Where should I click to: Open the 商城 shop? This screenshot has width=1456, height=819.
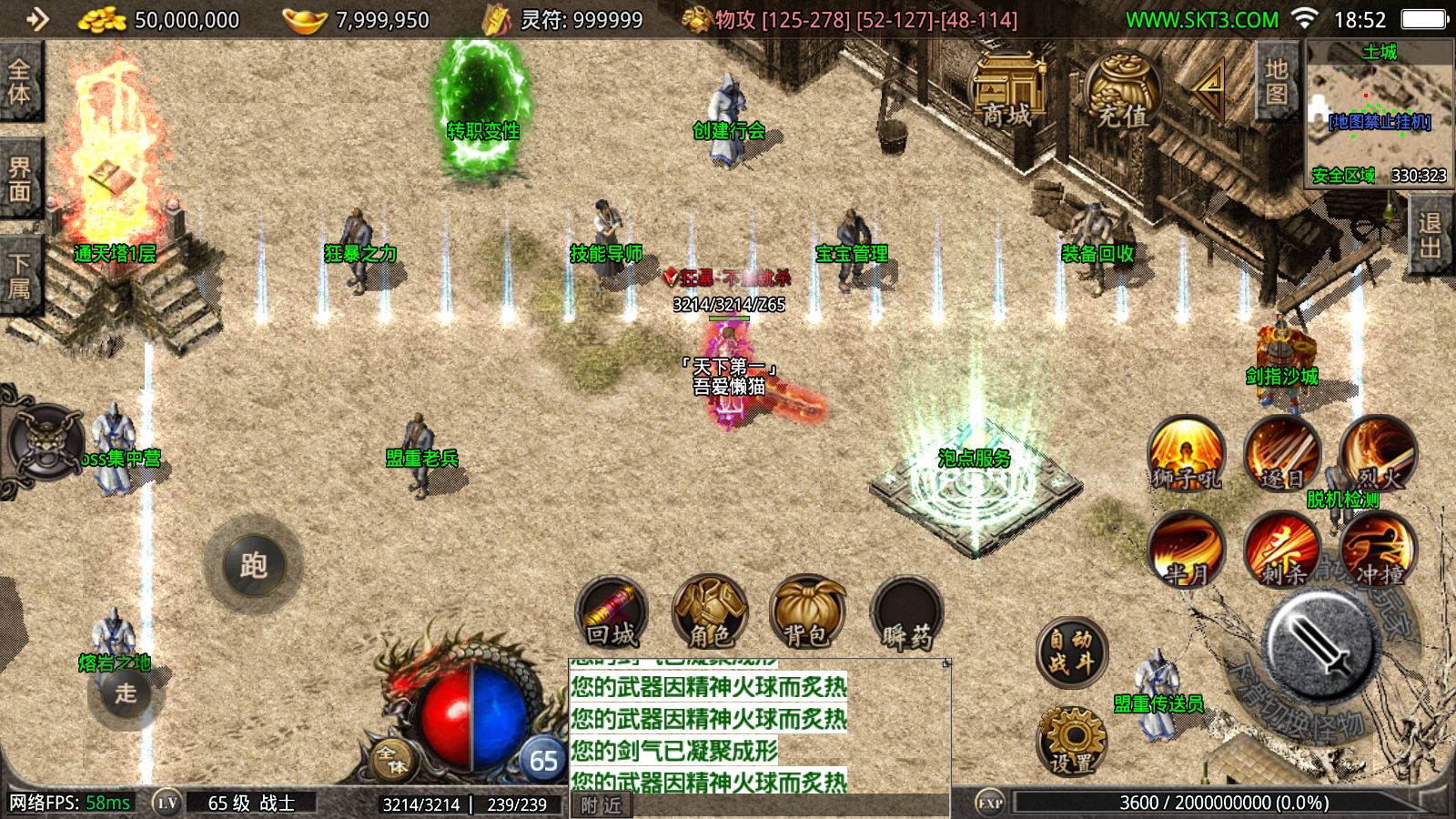[1006, 91]
